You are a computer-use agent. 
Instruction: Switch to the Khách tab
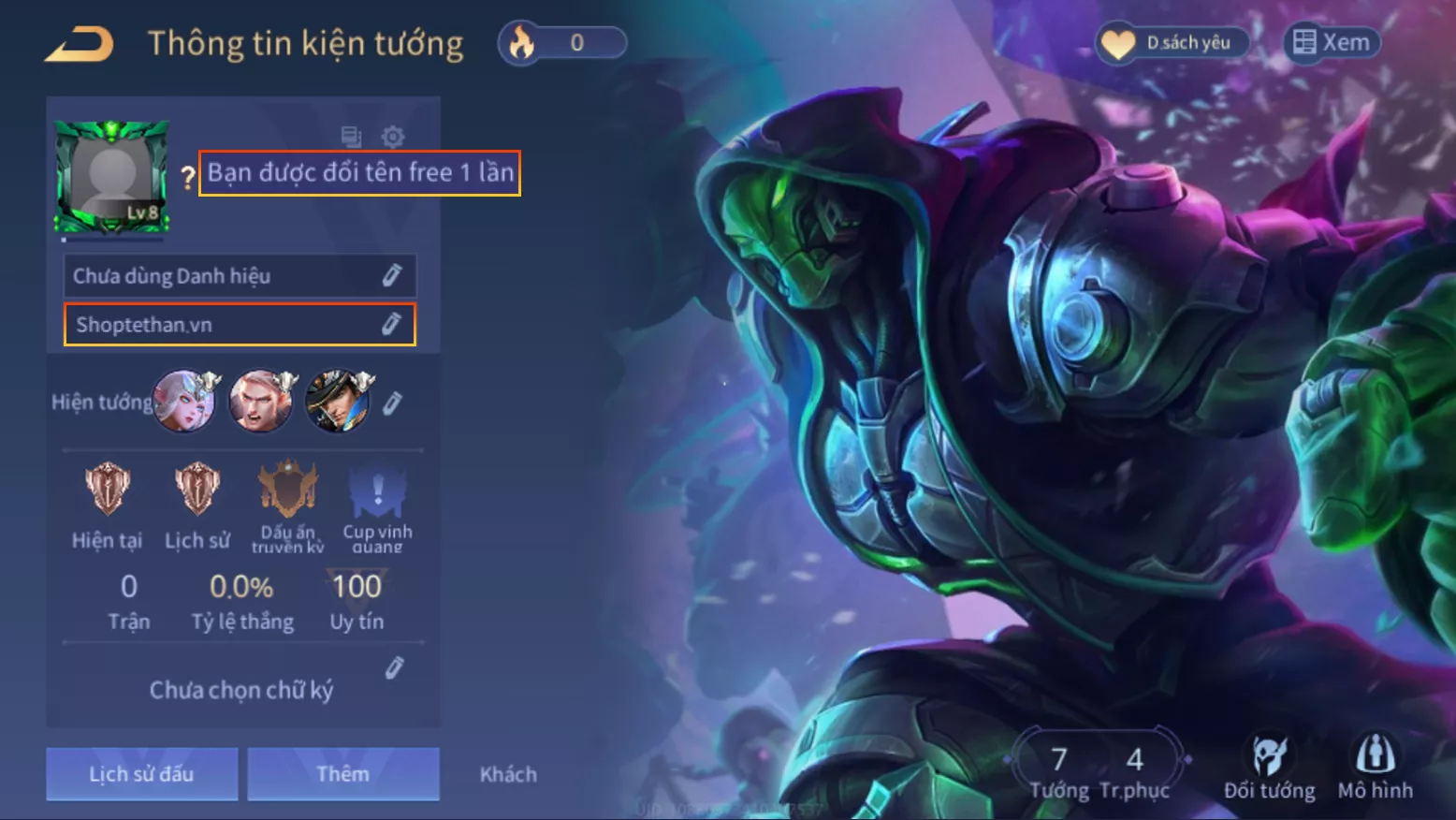[508, 774]
